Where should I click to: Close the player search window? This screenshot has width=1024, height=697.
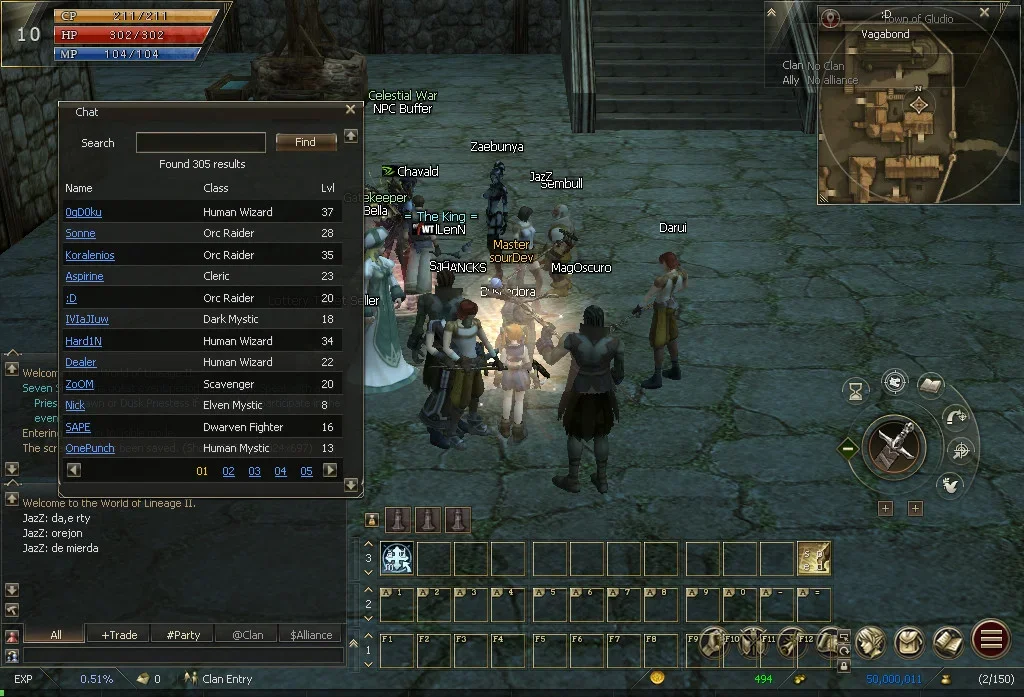click(350, 110)
